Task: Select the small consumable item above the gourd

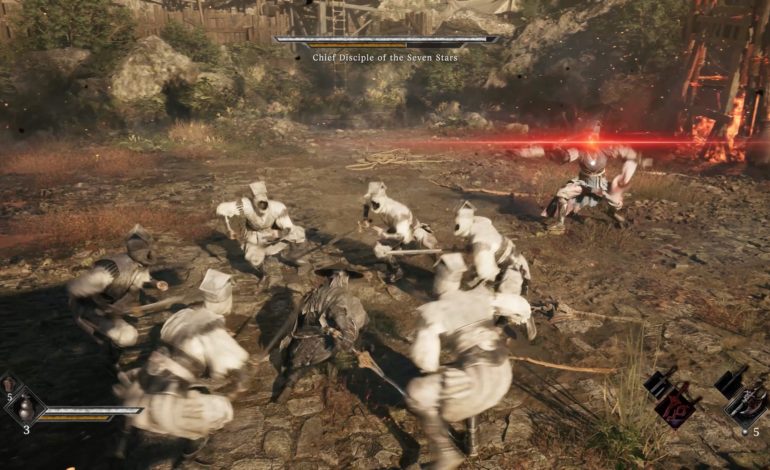Action: [x=9, y=384]
